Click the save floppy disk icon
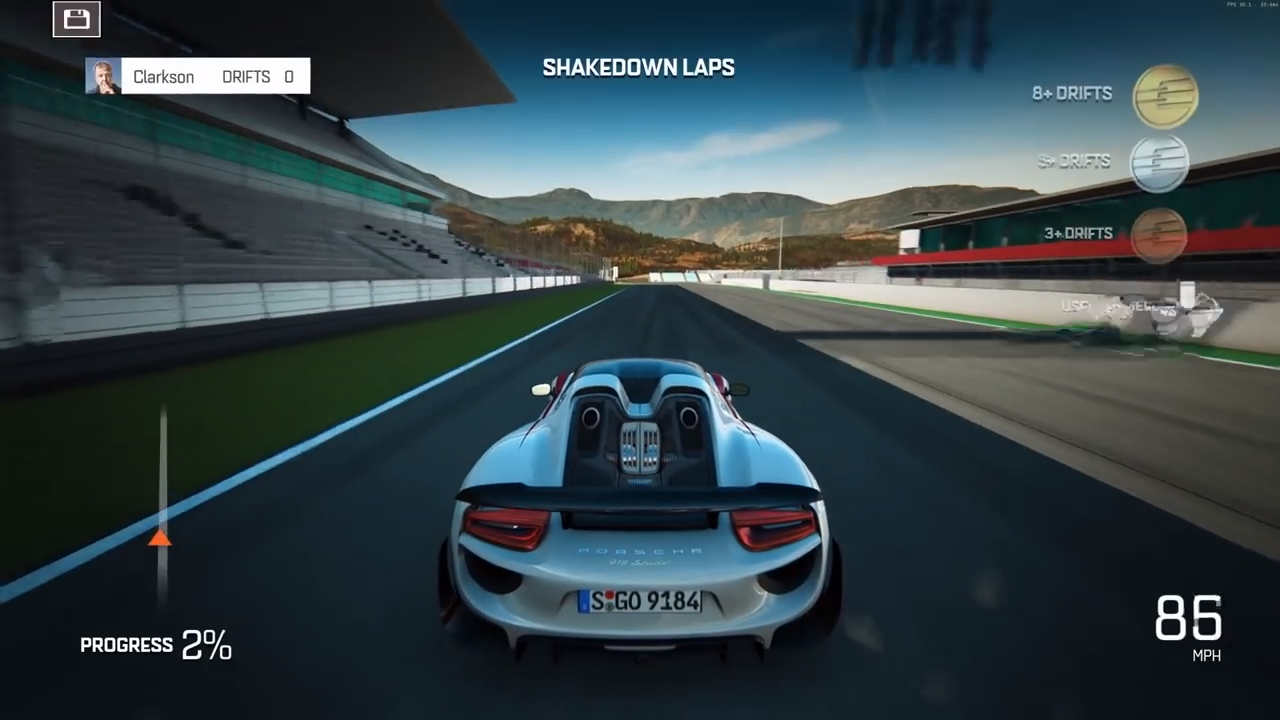 (76, 18)
